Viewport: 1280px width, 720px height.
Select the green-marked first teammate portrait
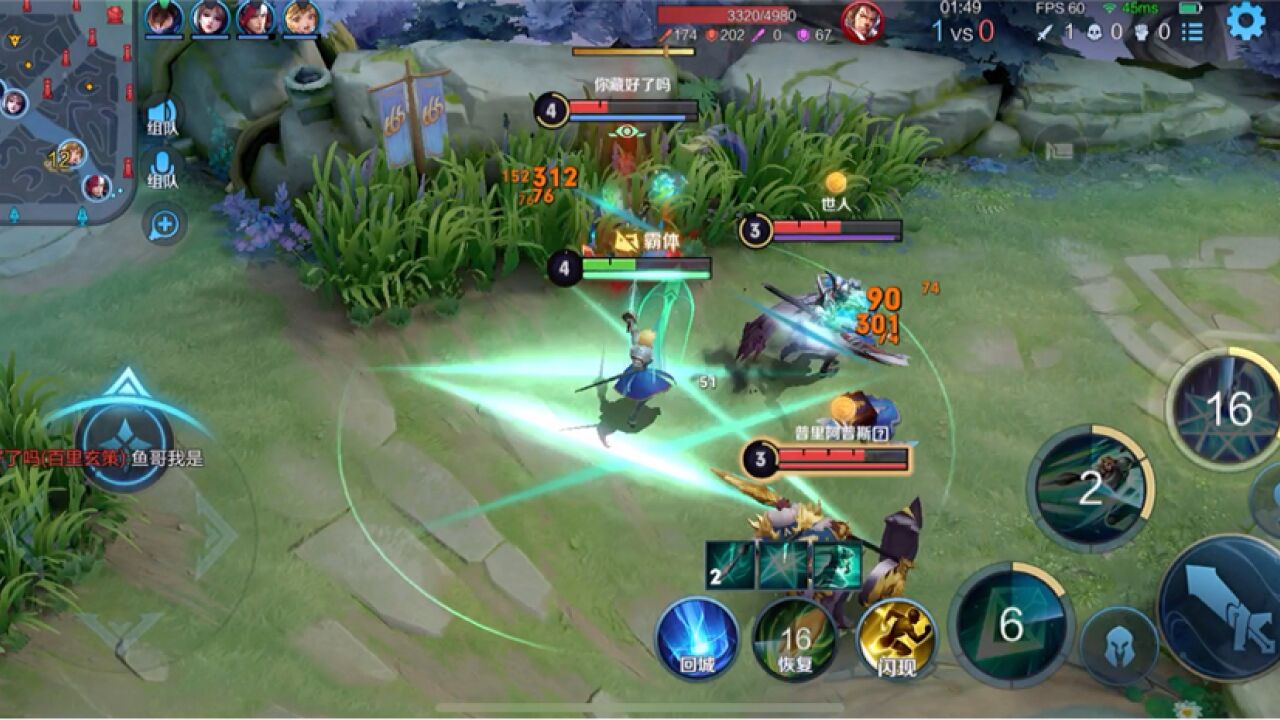coord(164,18)
